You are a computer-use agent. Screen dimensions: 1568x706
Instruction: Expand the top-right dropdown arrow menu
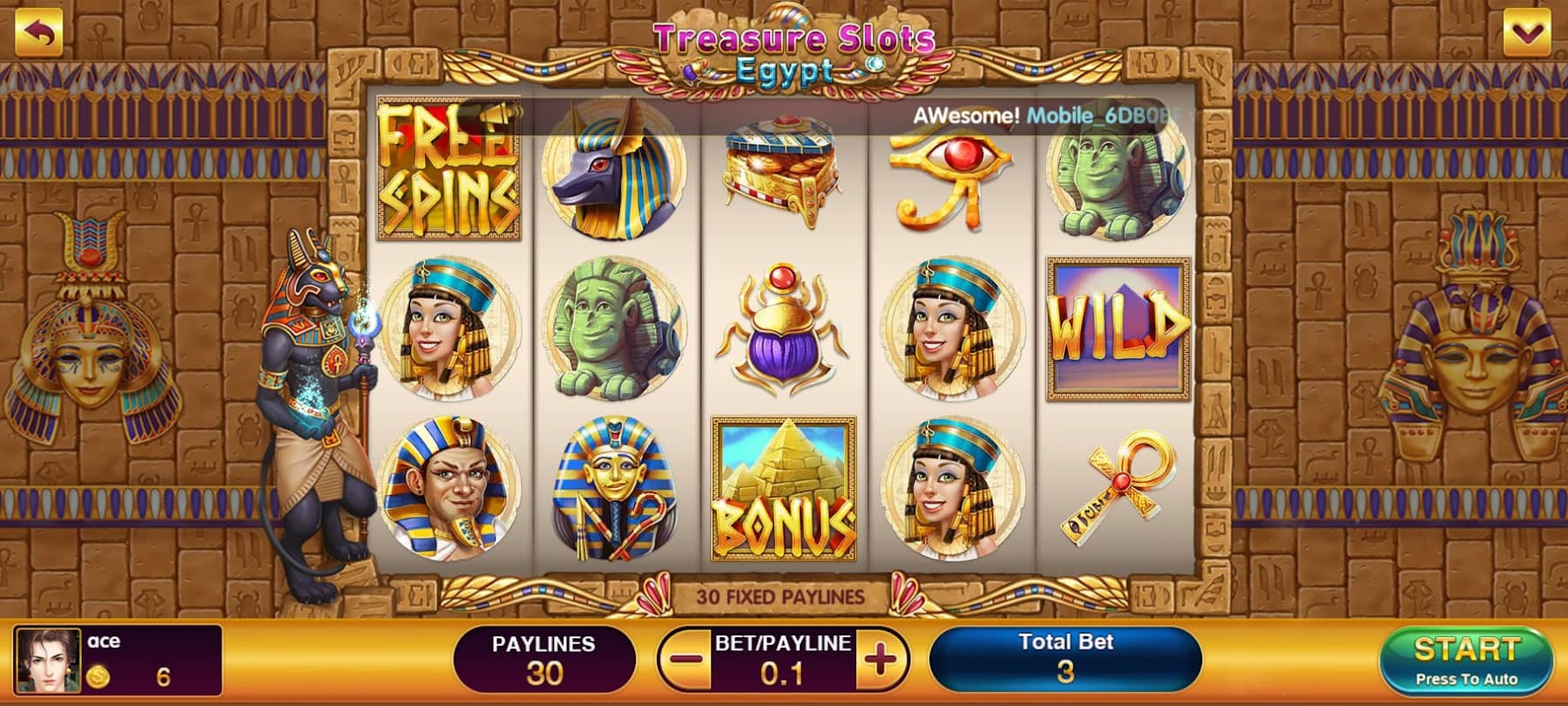pos(1527,33)
